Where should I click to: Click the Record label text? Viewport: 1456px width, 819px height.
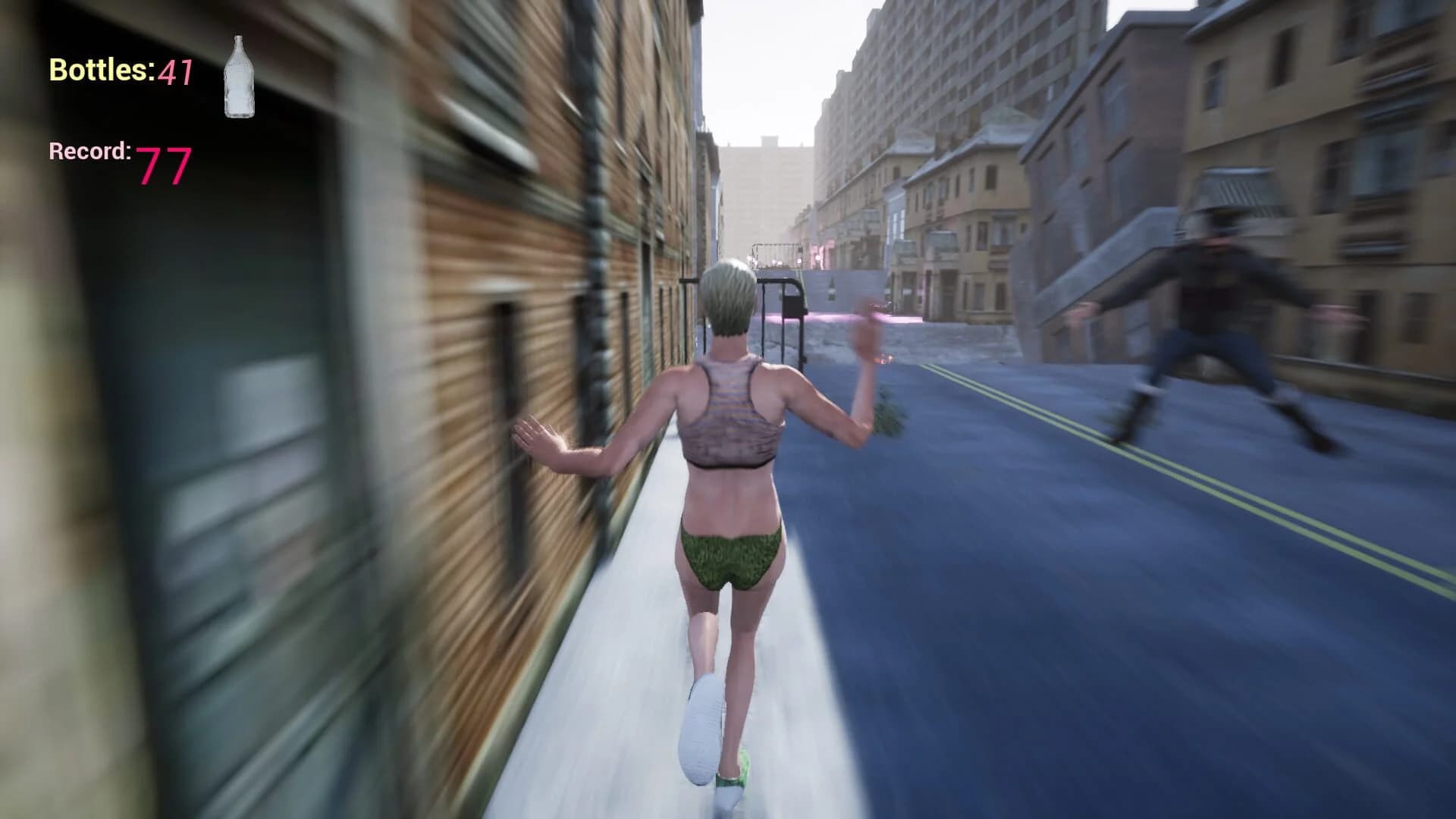click(x=89, y=150)
